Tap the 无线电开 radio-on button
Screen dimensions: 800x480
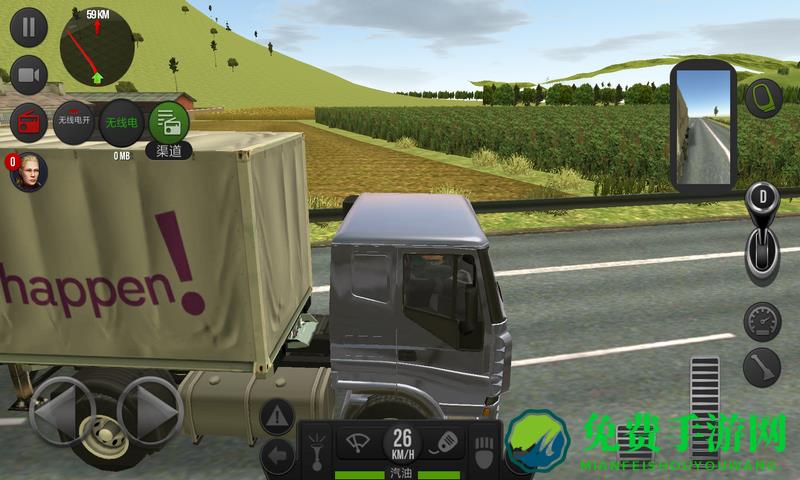[74, 122]
